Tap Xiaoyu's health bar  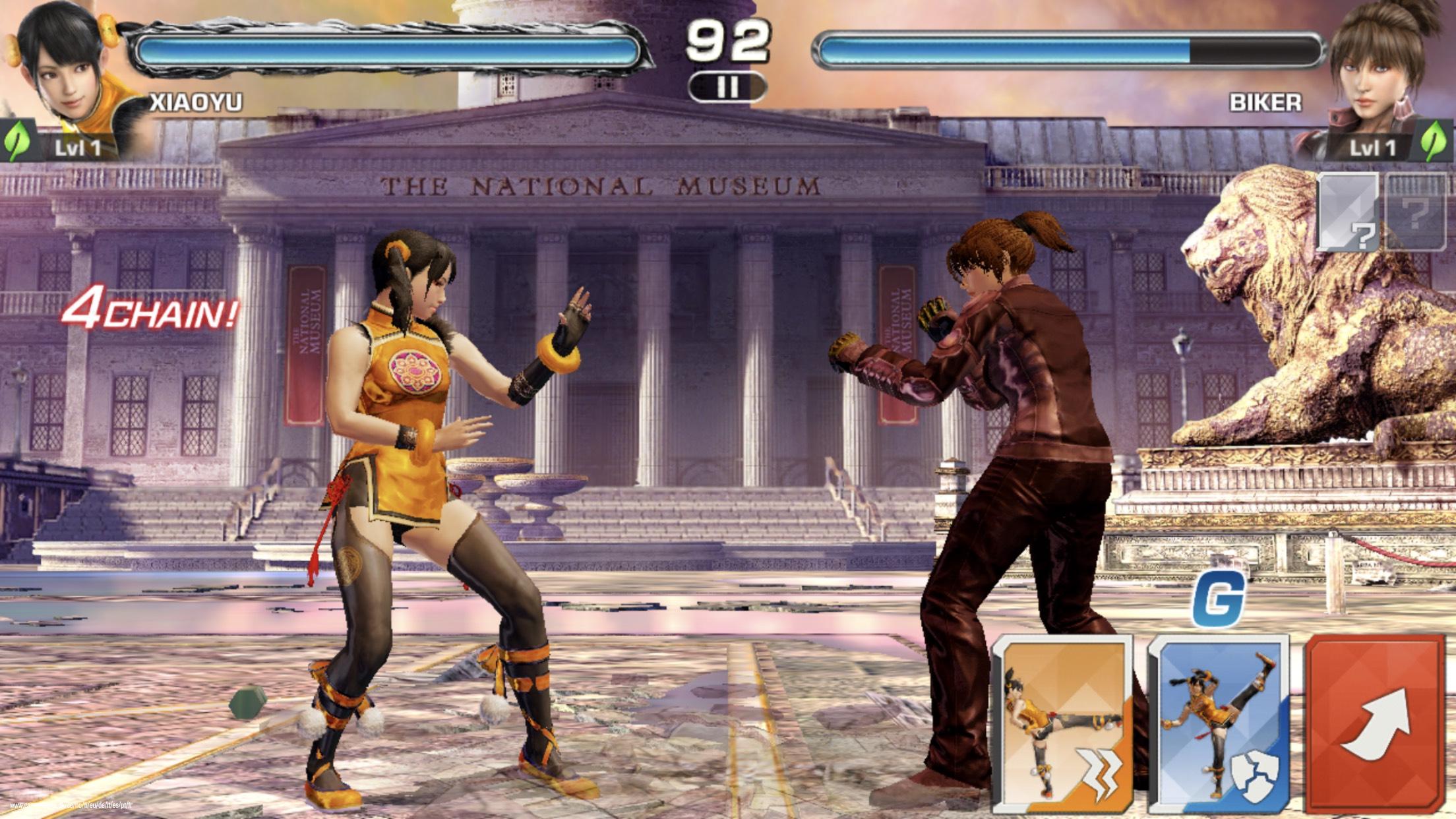389,47
